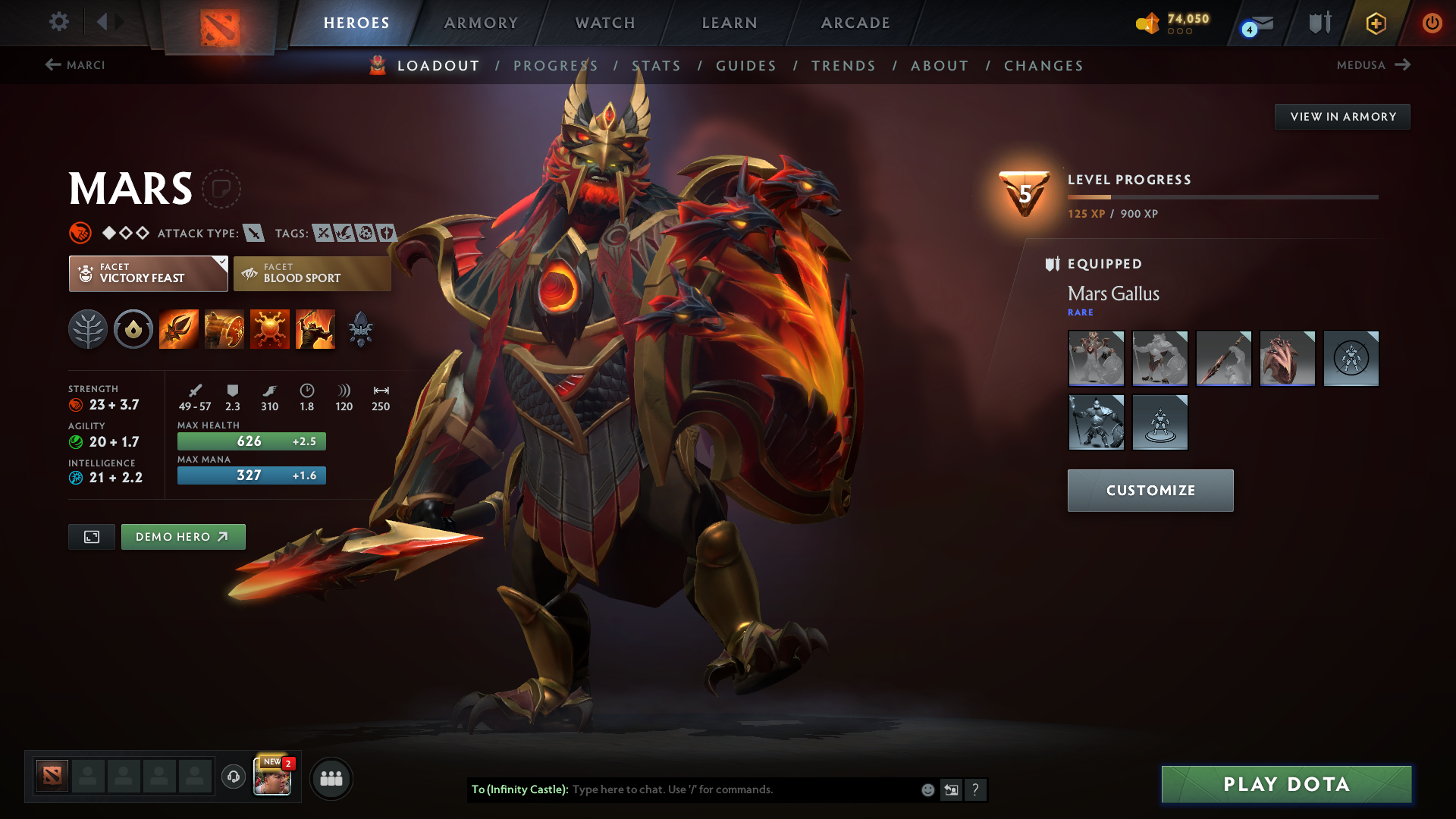Open the STATS section for Mars
1456x819 pixels.
[x=657, y=66]
